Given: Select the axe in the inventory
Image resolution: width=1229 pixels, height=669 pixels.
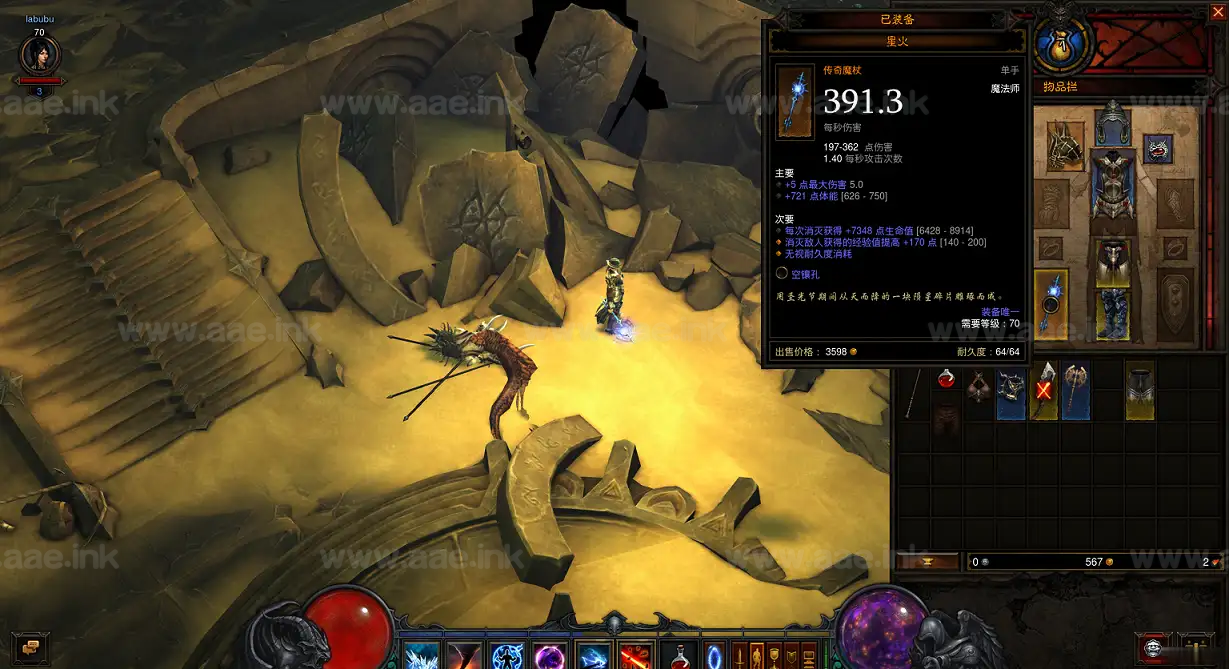Looking at the screenshot, I should pyautogui.click(x=1075, y=389).
